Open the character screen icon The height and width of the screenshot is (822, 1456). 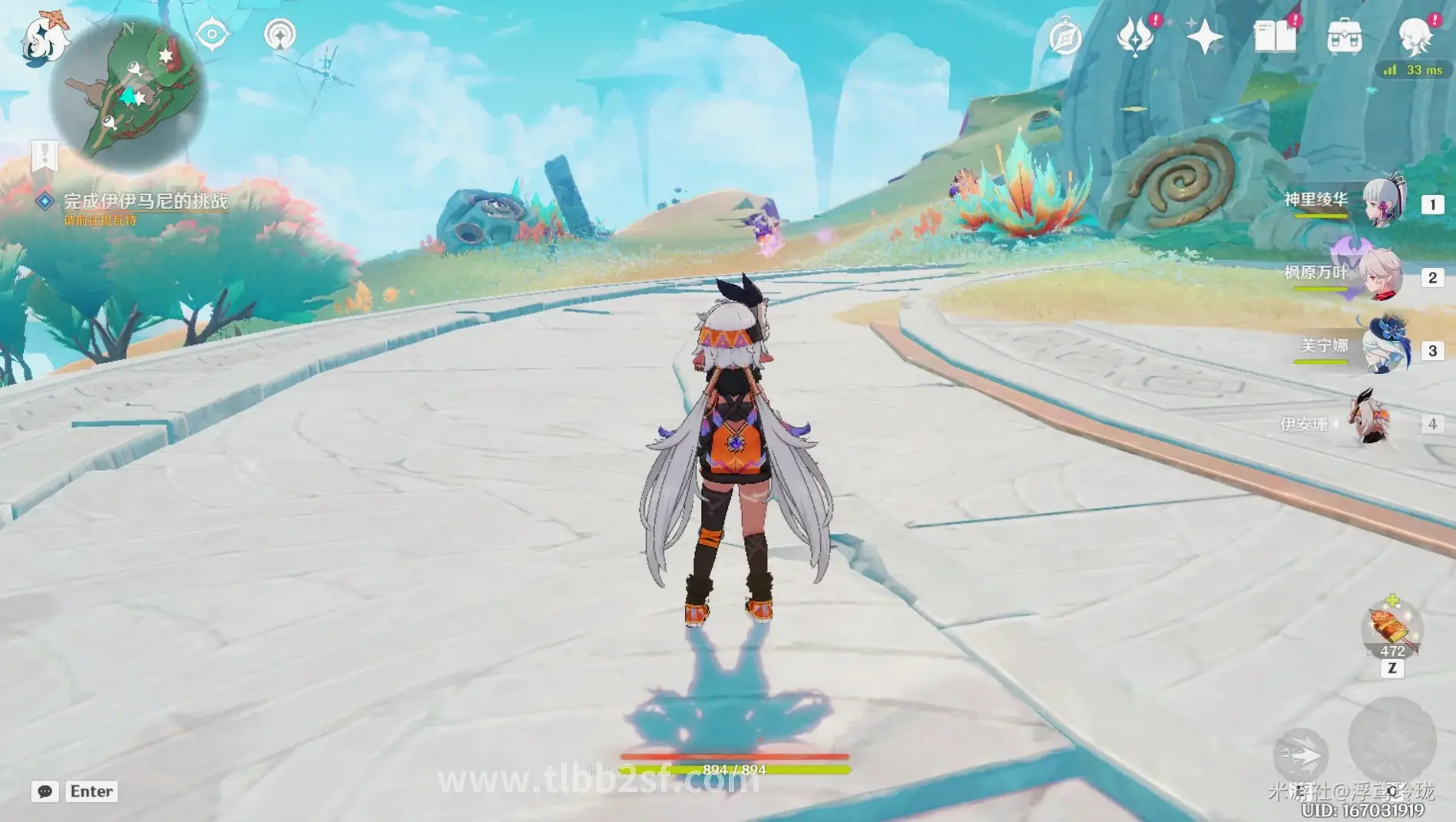pos(1415,35)
